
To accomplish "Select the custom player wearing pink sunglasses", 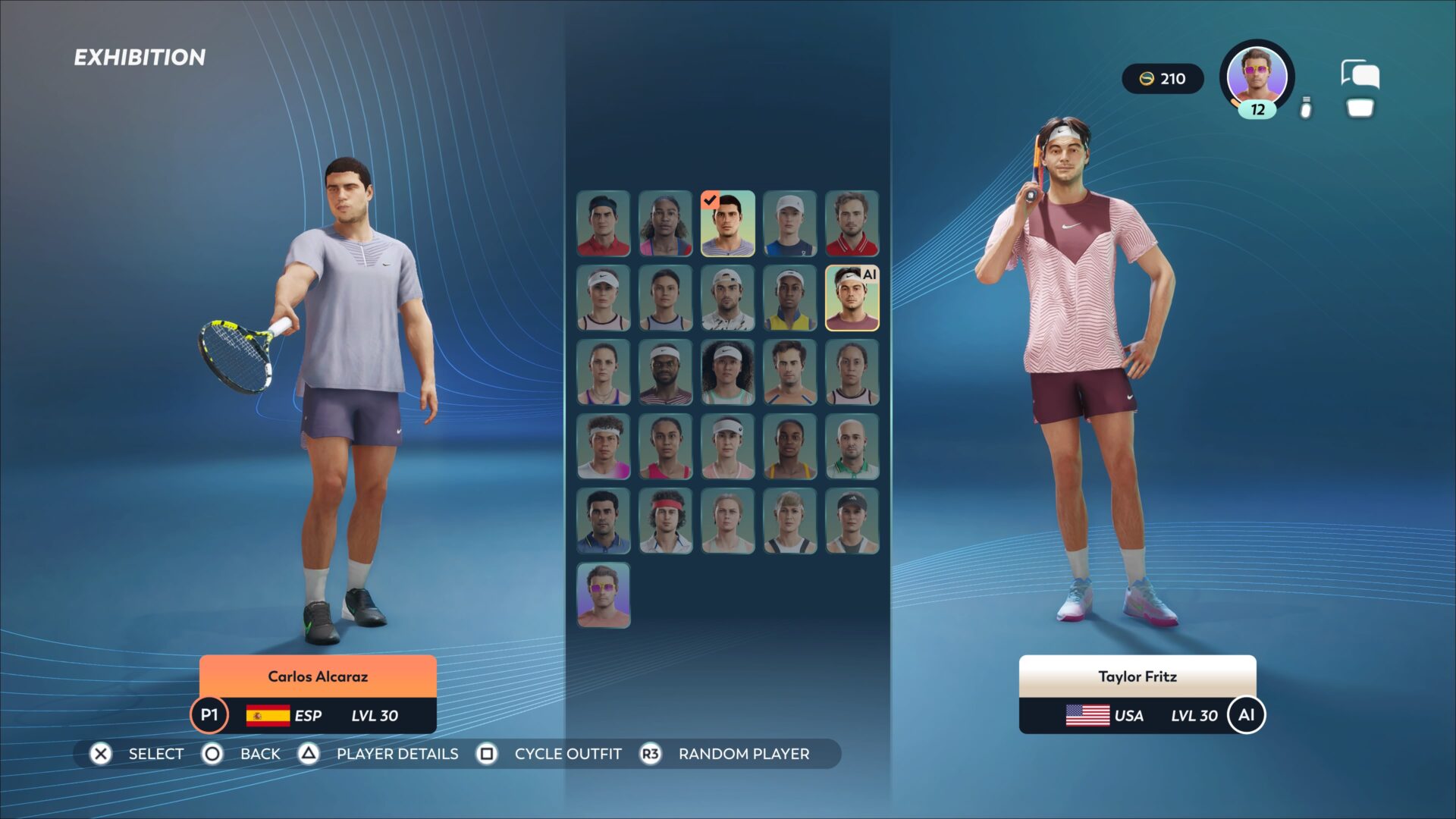I will [x=603, y=595].
